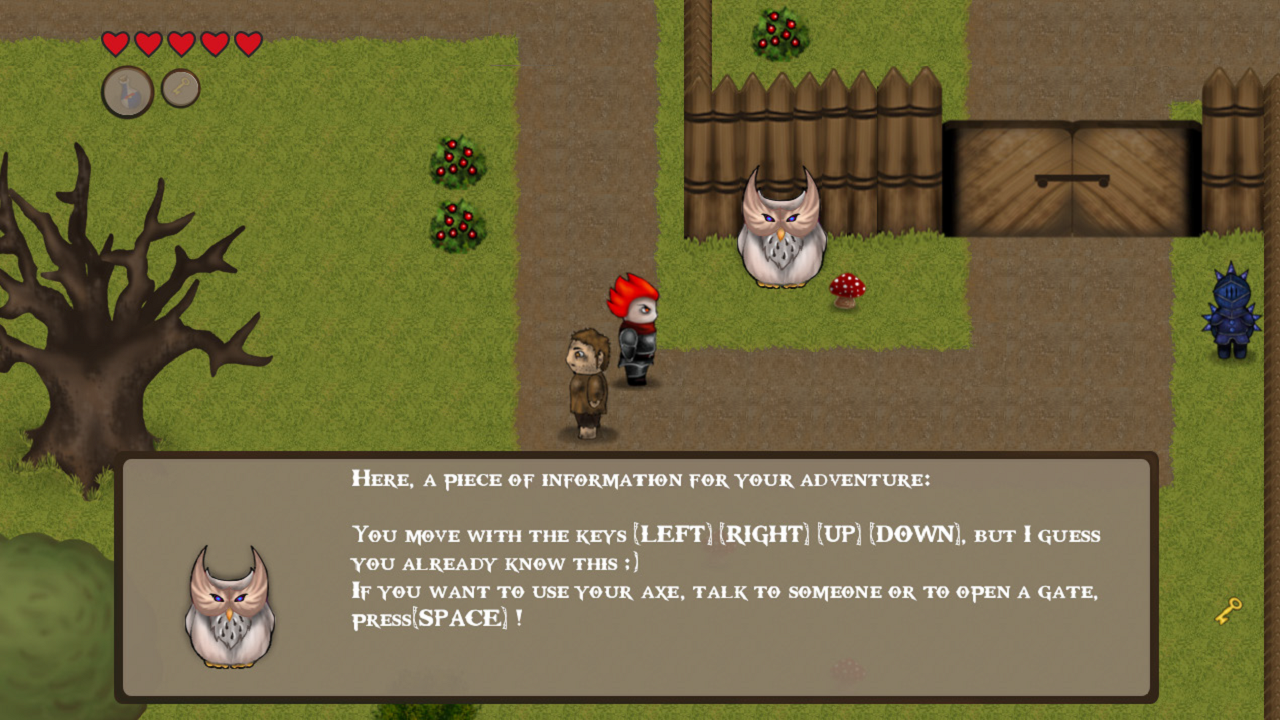Select the potion flask item slot
The image size is (1280, 720).
127,92
